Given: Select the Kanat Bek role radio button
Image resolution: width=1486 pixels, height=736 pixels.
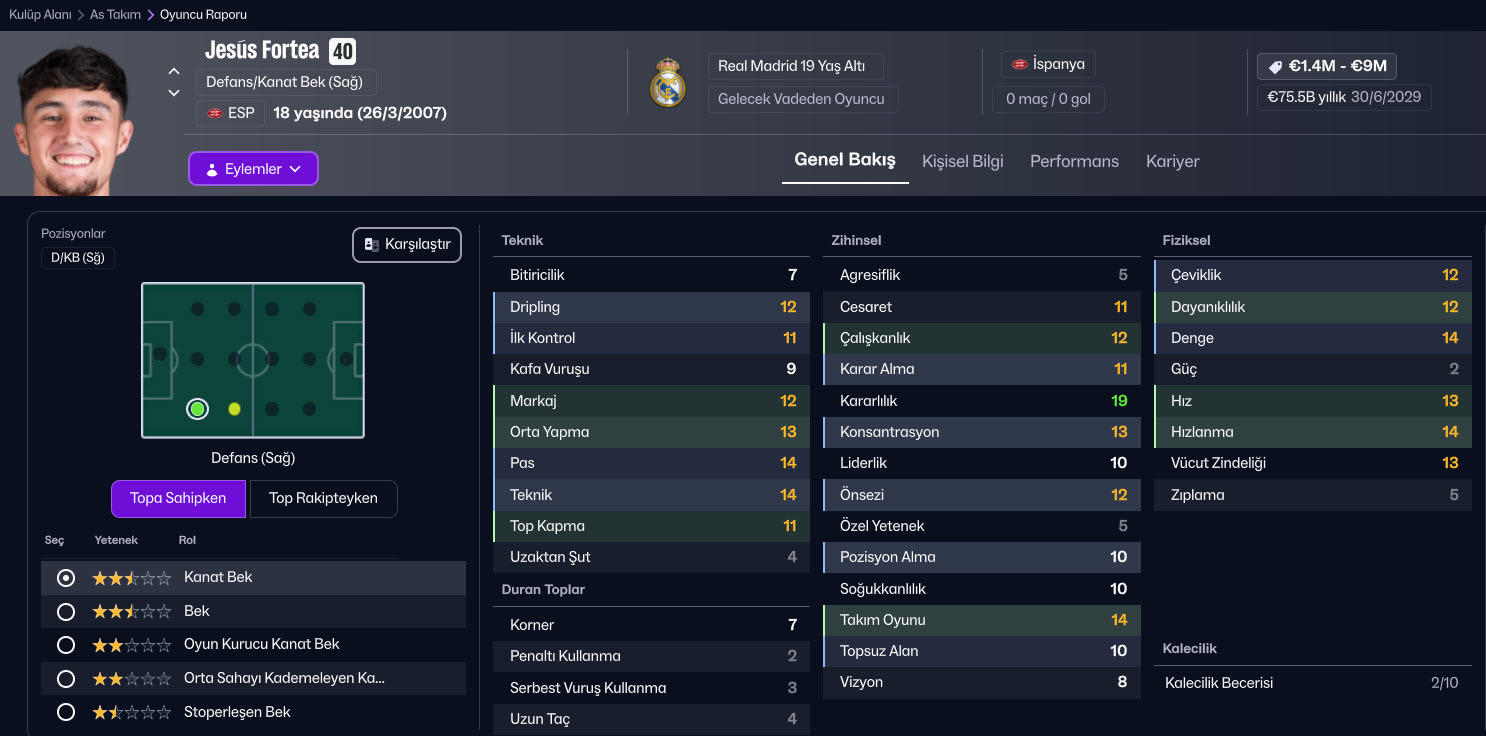Looking at the screenshot, I should [66, 578].
